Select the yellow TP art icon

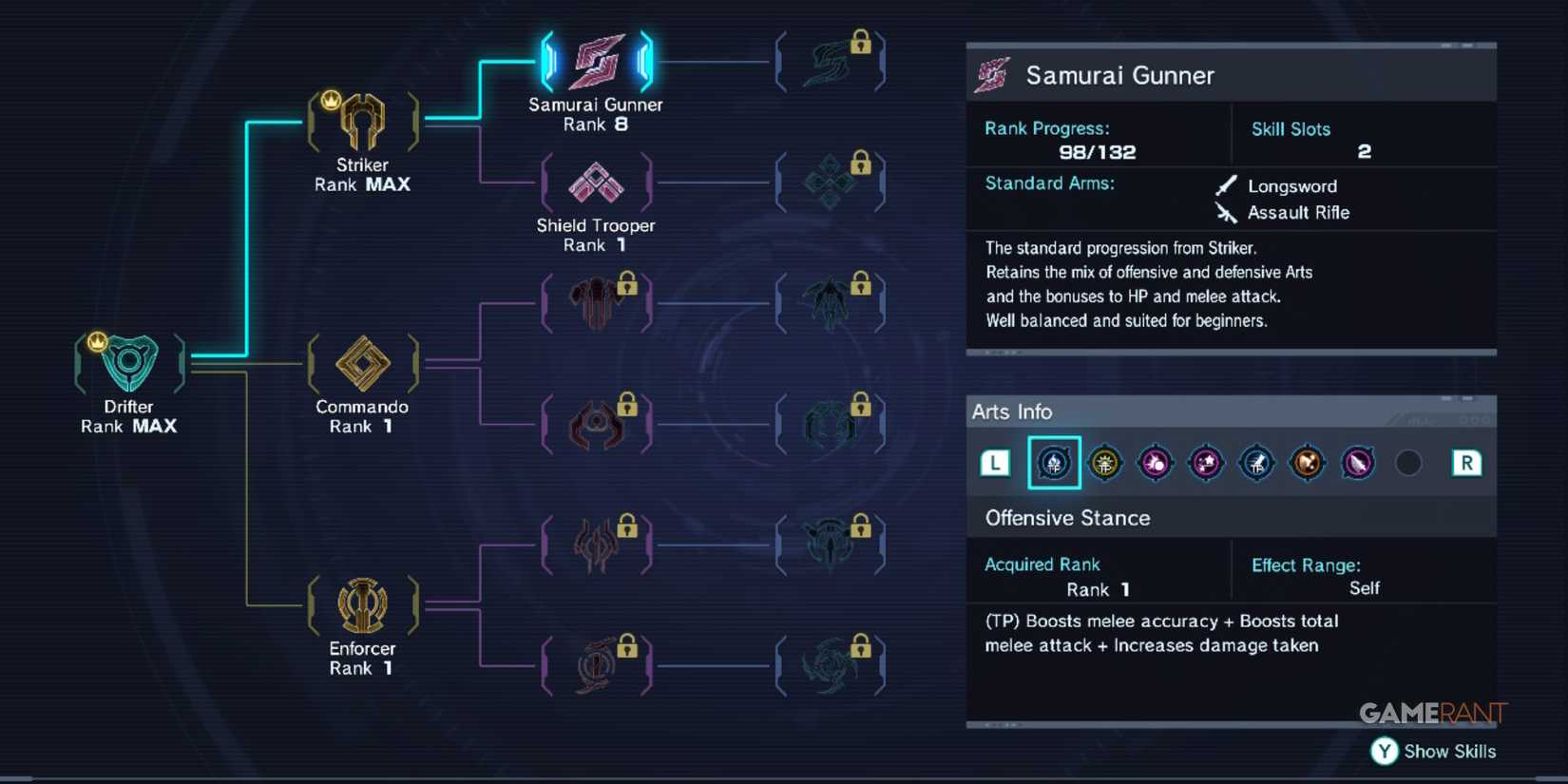click(x=1105, y=464)
